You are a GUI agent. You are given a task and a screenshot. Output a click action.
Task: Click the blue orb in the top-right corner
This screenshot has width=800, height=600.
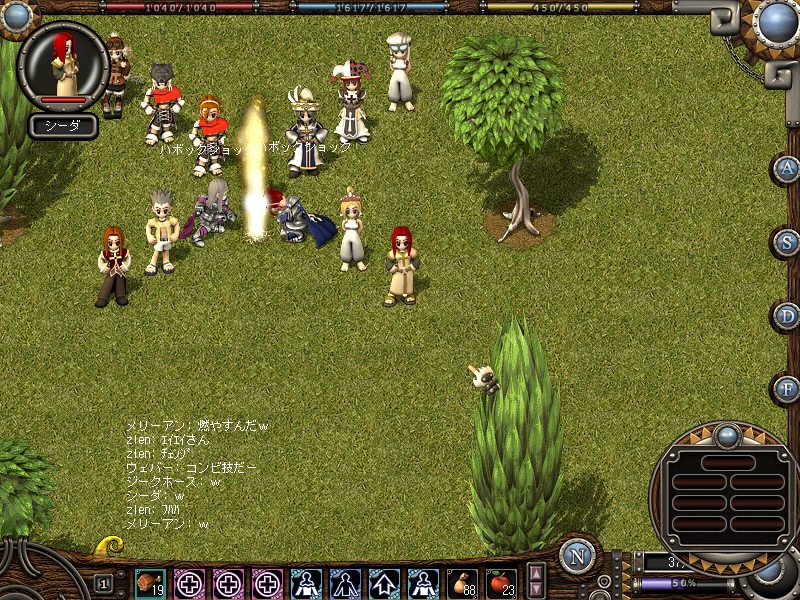point(775,20)
